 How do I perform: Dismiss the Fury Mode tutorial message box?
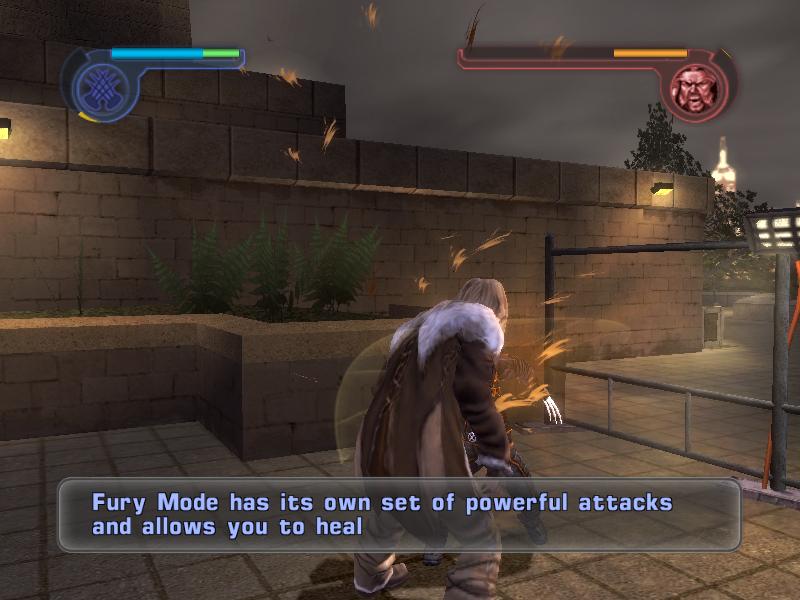point(398,514)
